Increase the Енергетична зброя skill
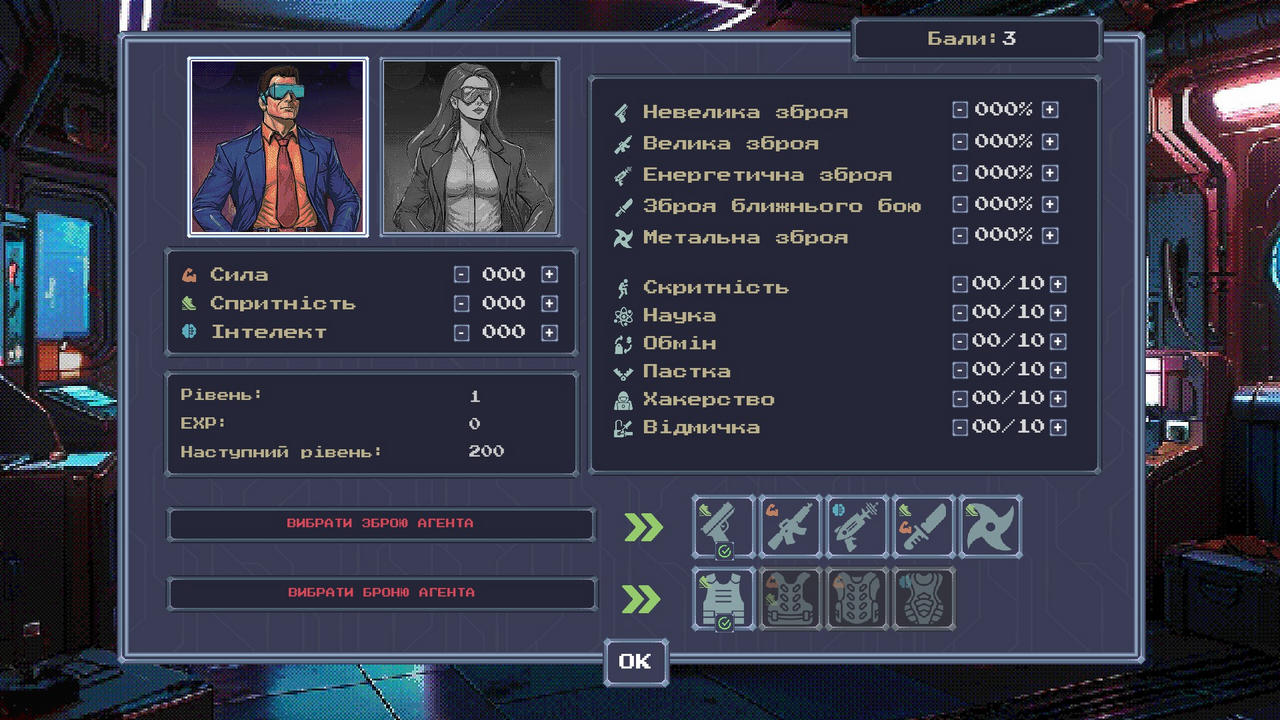This screenshot has height=720, width=1280. click(x=1049, y=173)
